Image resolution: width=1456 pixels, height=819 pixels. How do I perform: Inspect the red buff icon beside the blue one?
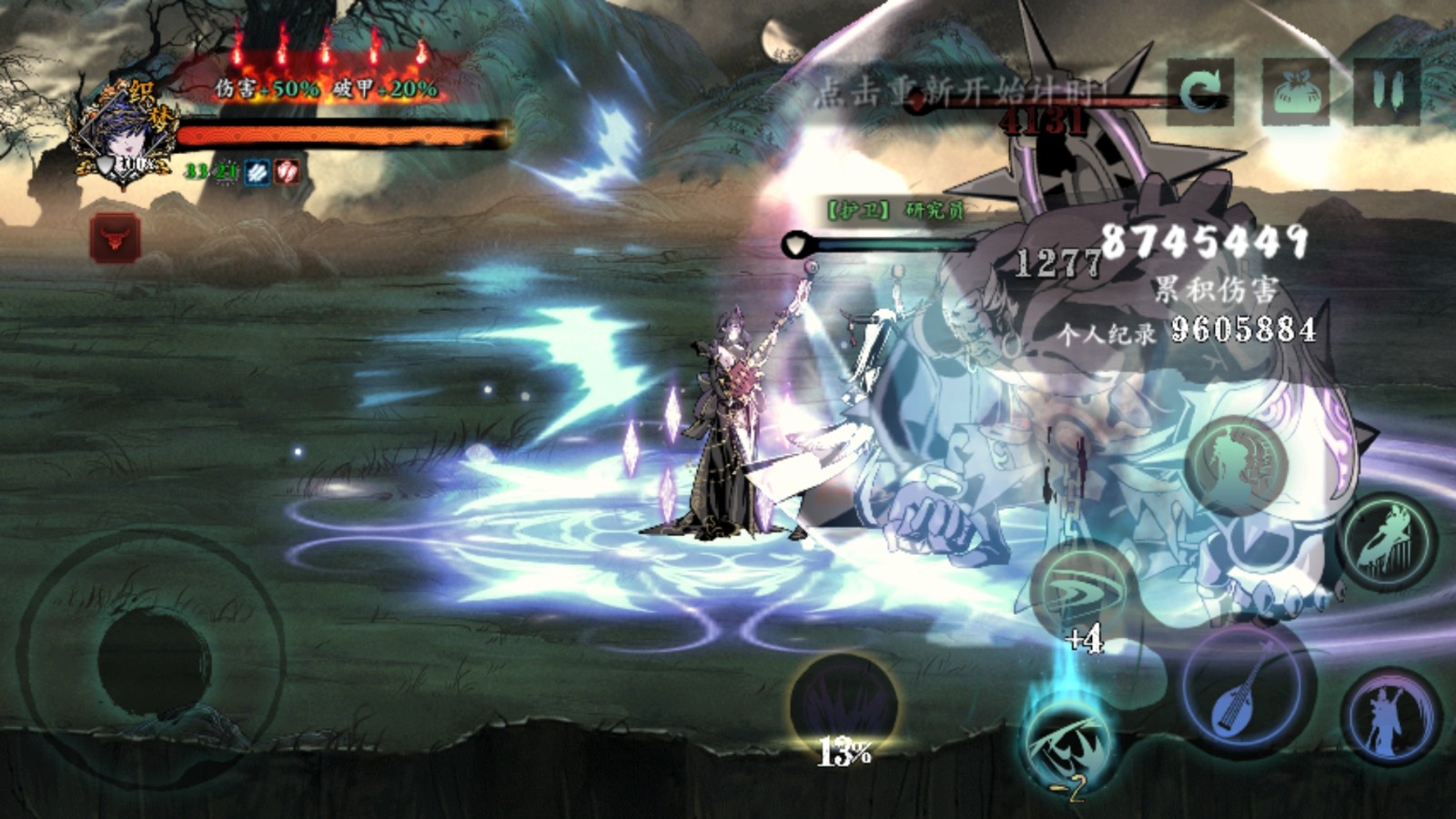pyautogui.click(x=287, y=172)
